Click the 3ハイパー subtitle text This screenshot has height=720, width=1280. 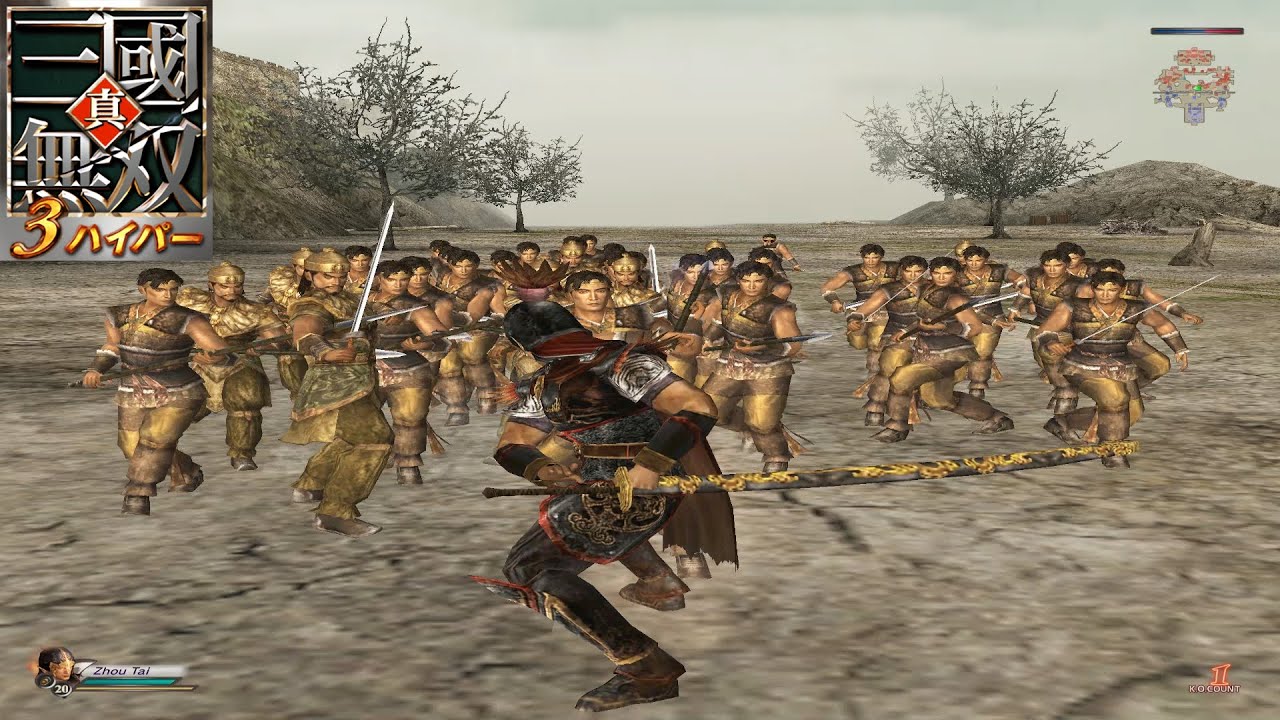coord(107,231)
